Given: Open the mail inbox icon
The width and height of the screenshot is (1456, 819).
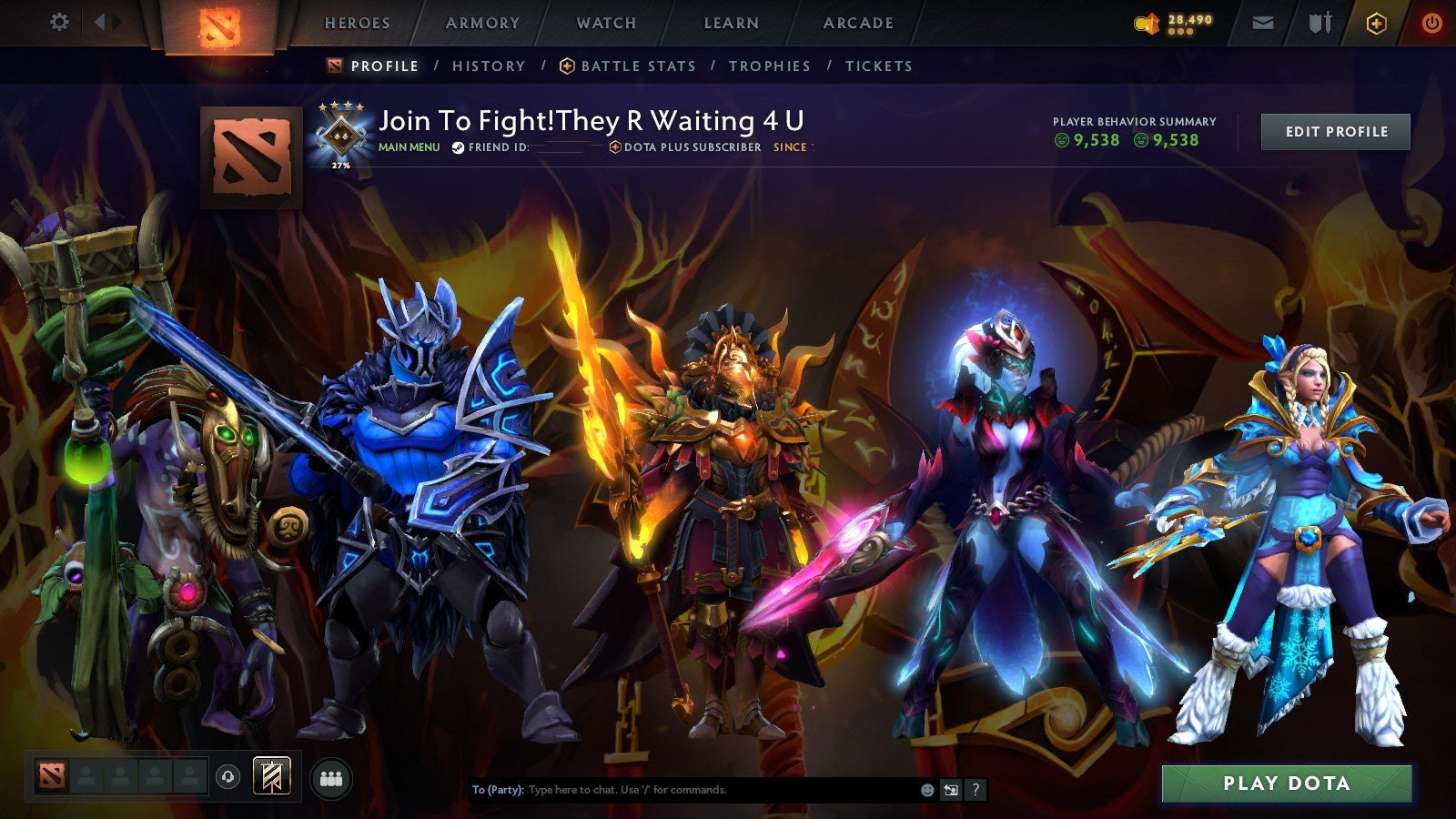Looking at the screenshot, I should (x=1263, y=23).
